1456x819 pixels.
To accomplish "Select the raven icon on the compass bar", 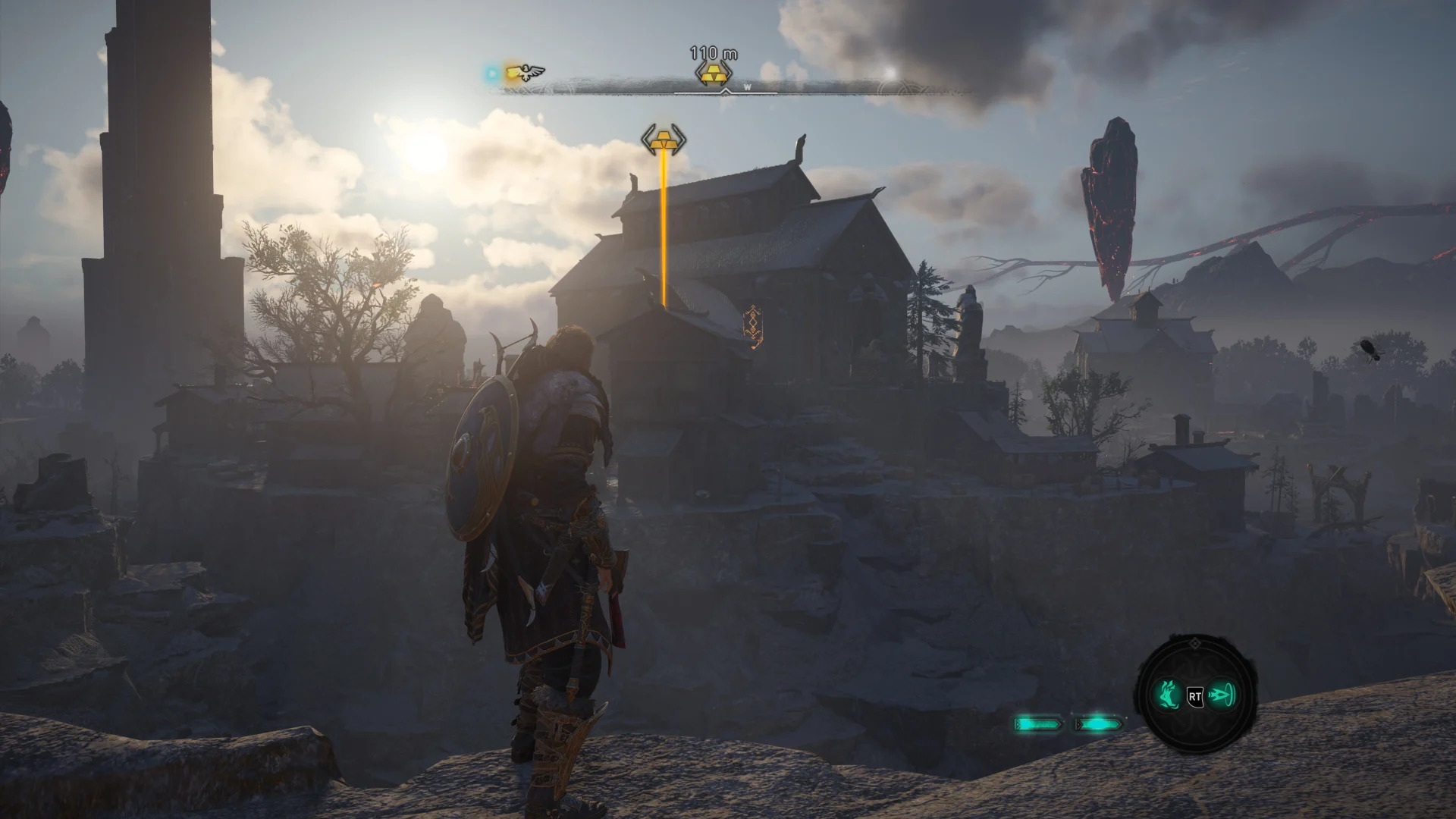I will (526, 73).
